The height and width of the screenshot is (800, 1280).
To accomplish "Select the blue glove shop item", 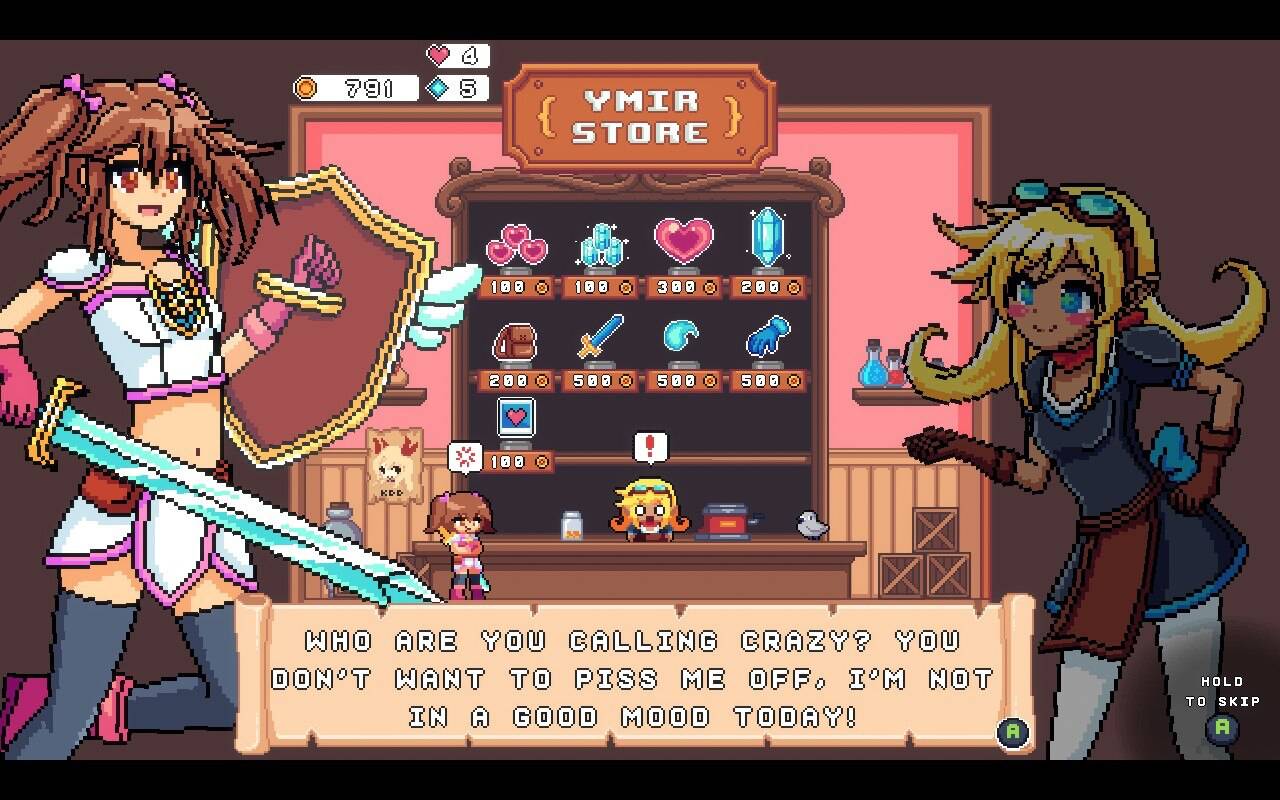I will [768, 338].
